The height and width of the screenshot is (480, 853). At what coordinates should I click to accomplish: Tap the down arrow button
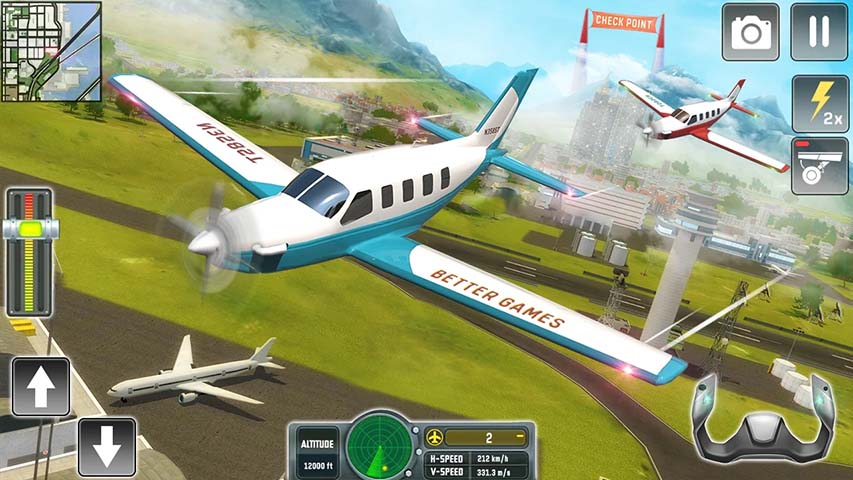pyautogui.click(x=106, y=445)
